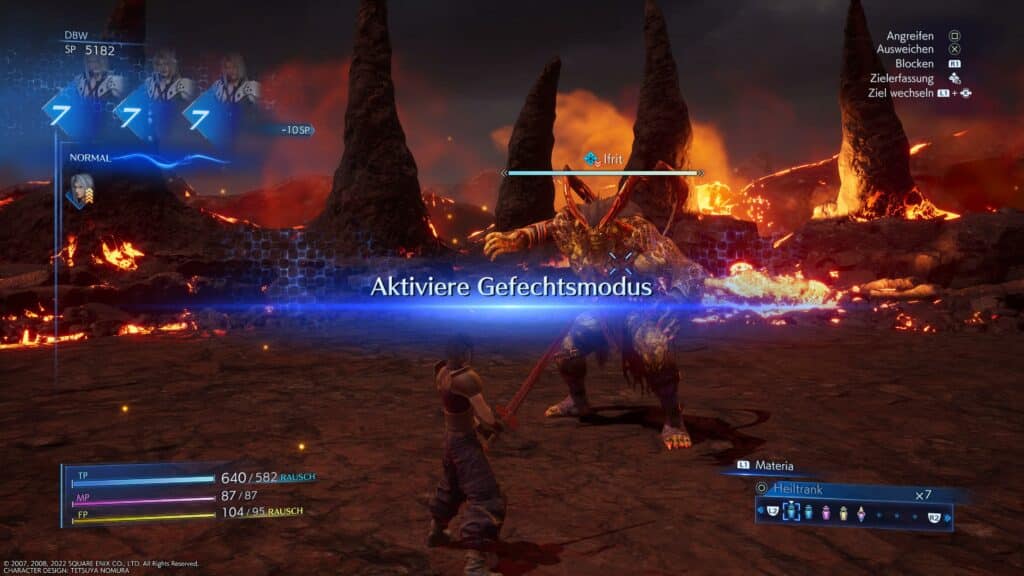Viewport: 1024px width, 576px height.
Task: Choose the pink potion in item bar
Action: pyautogui.click(x=826, y=513)
